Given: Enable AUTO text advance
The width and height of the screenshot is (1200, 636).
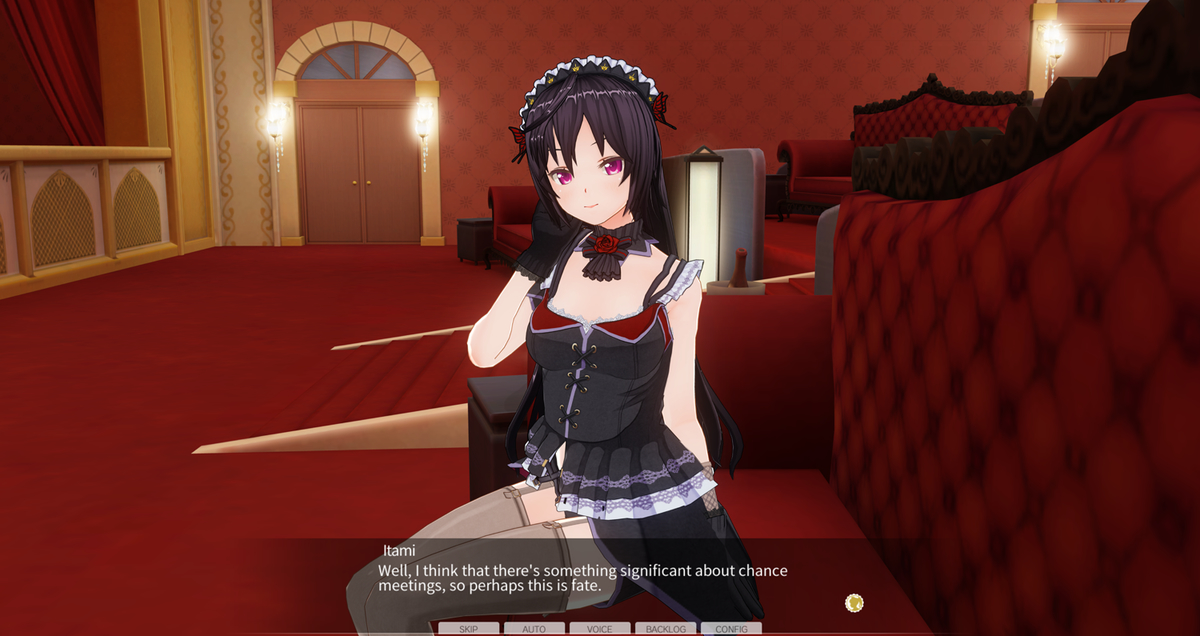Looking at the screenshot, I should pos(534,629).
